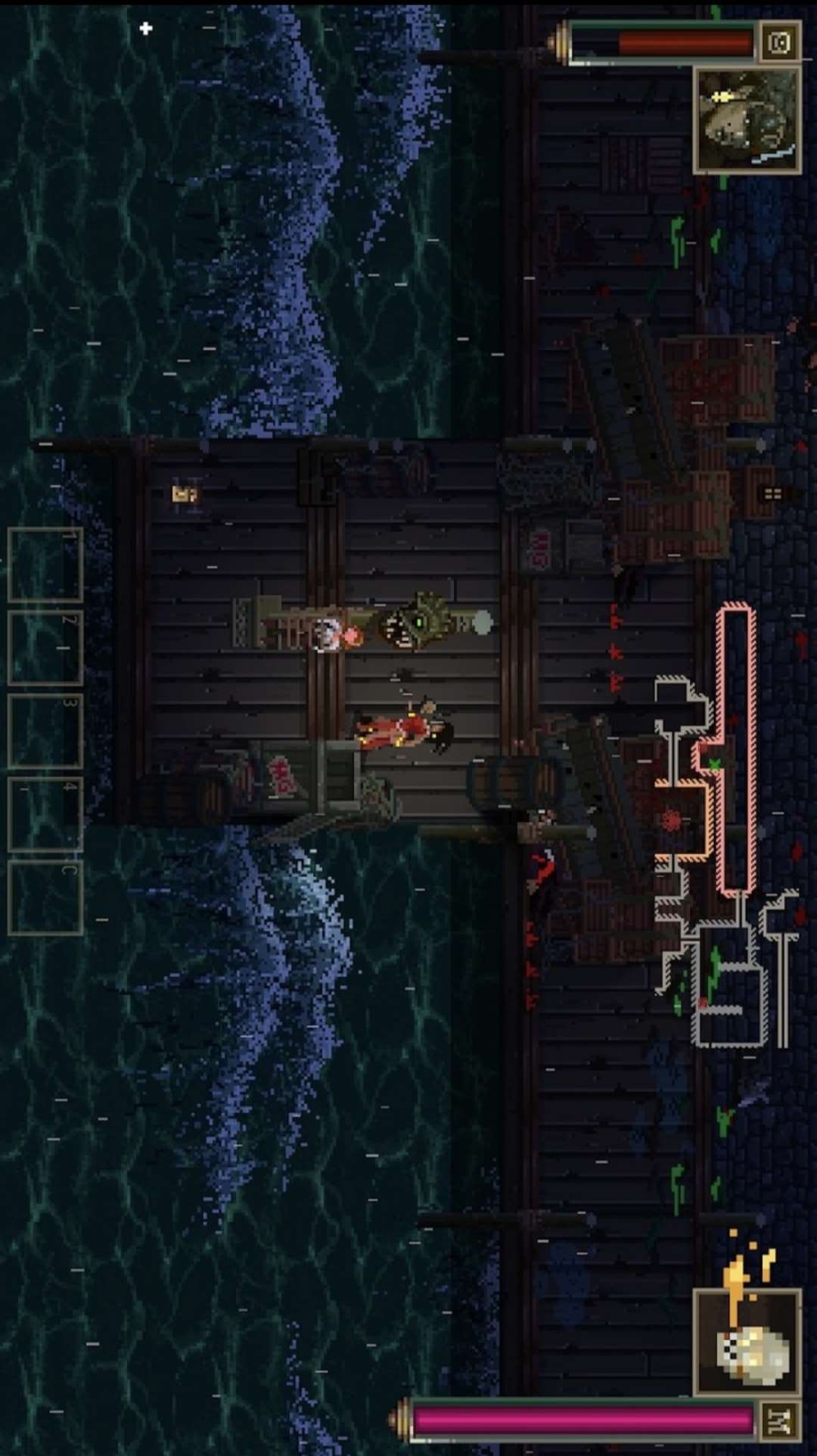Image resolution: width=817 pixels, height=1456 pixels.
Task: Select hotbar slot labeled 2
Action: pos(45,648)
